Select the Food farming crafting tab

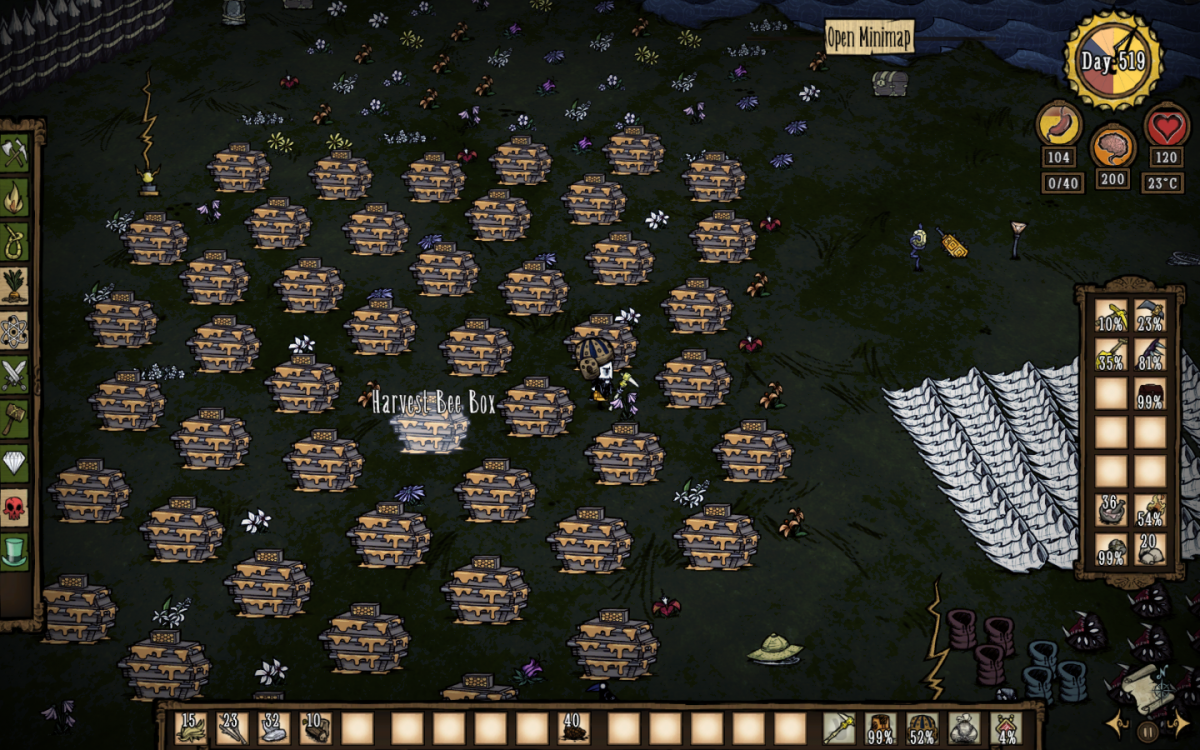coord(15,285)
